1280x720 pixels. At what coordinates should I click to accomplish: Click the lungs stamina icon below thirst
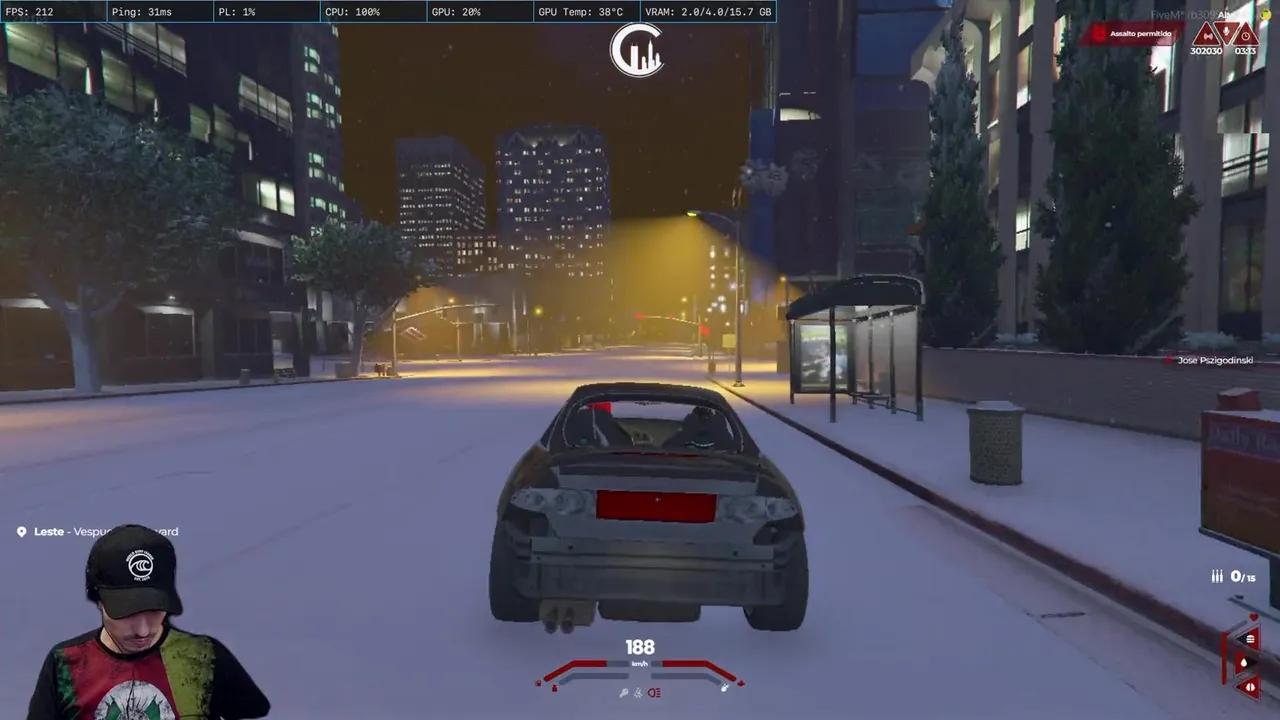click(x=1250, y=686)
